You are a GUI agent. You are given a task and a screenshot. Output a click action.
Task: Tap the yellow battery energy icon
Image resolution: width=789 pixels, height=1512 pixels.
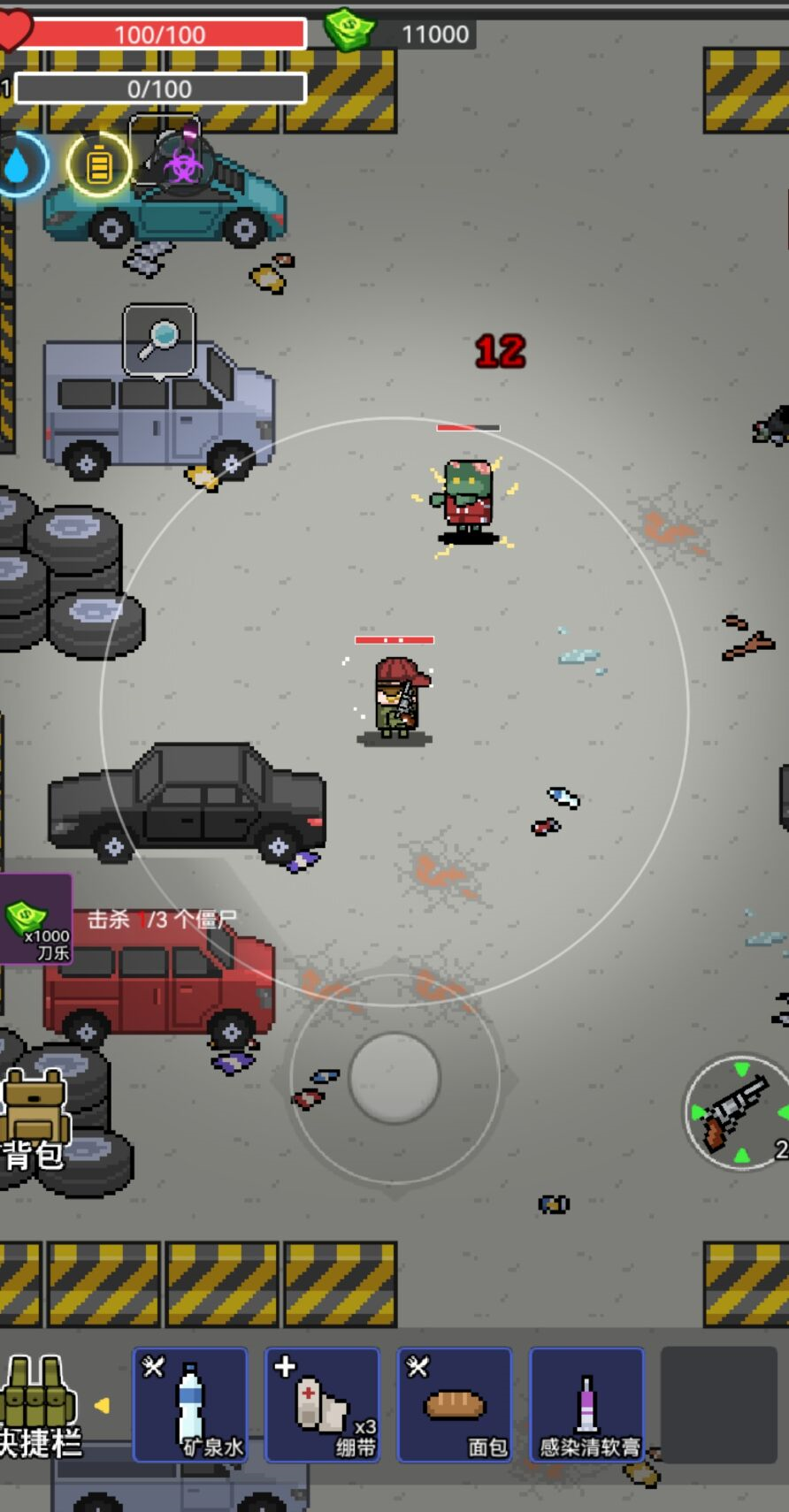(99, 164)
